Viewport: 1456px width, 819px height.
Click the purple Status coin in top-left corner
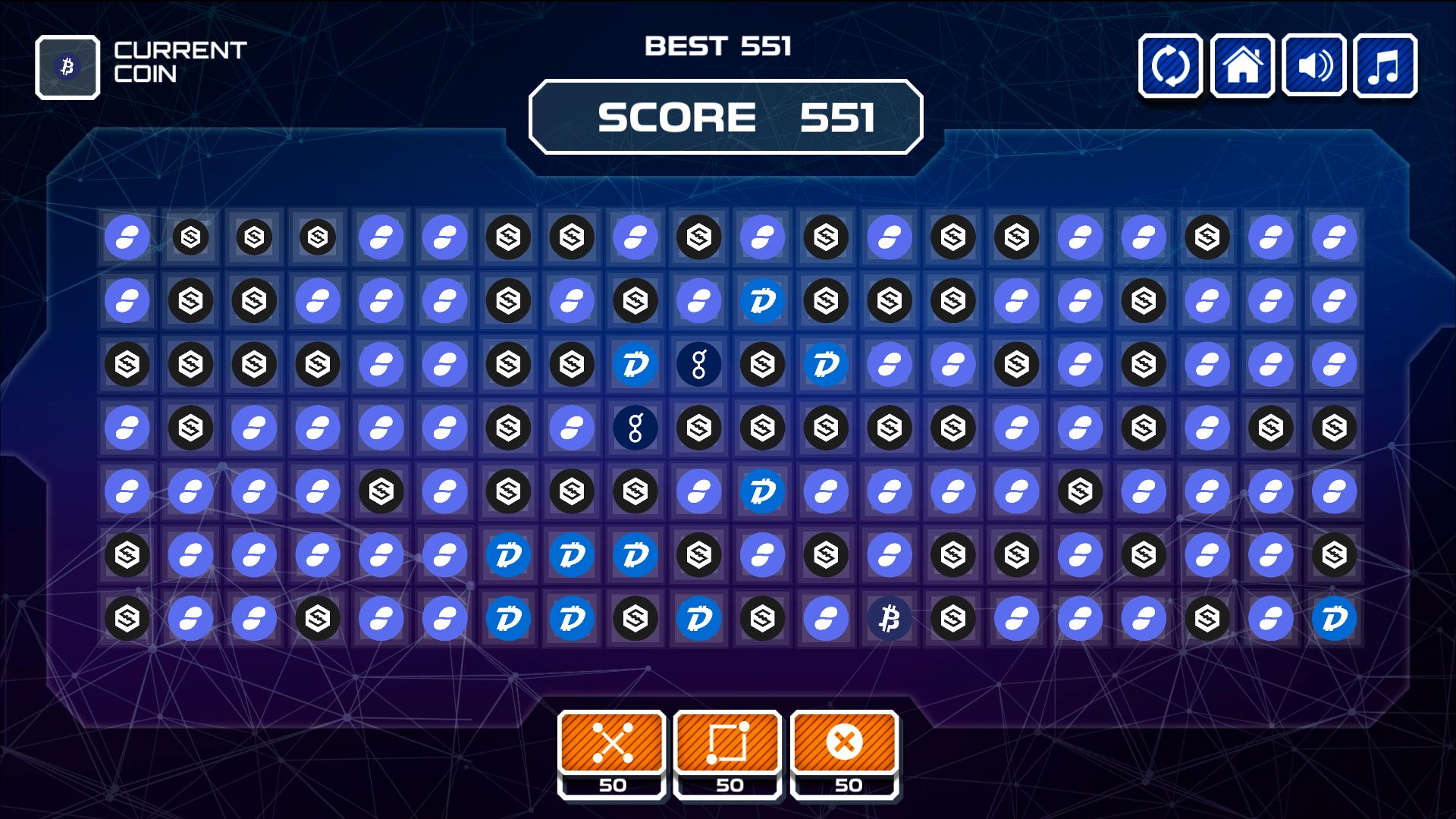[x=127, y=237]
